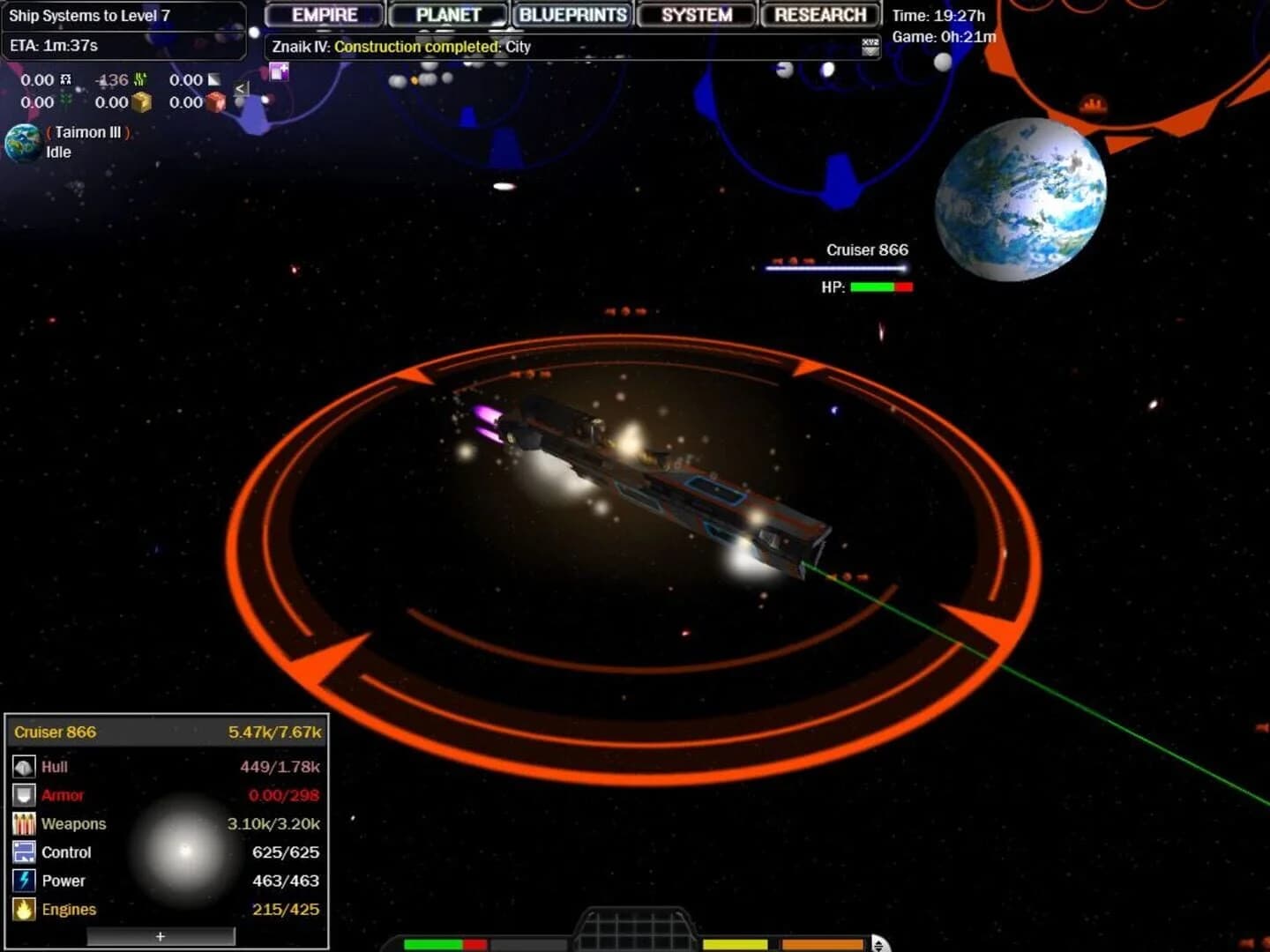1270x952 pixels.
Task: Click the EMPIRE button
Action: 323,14
